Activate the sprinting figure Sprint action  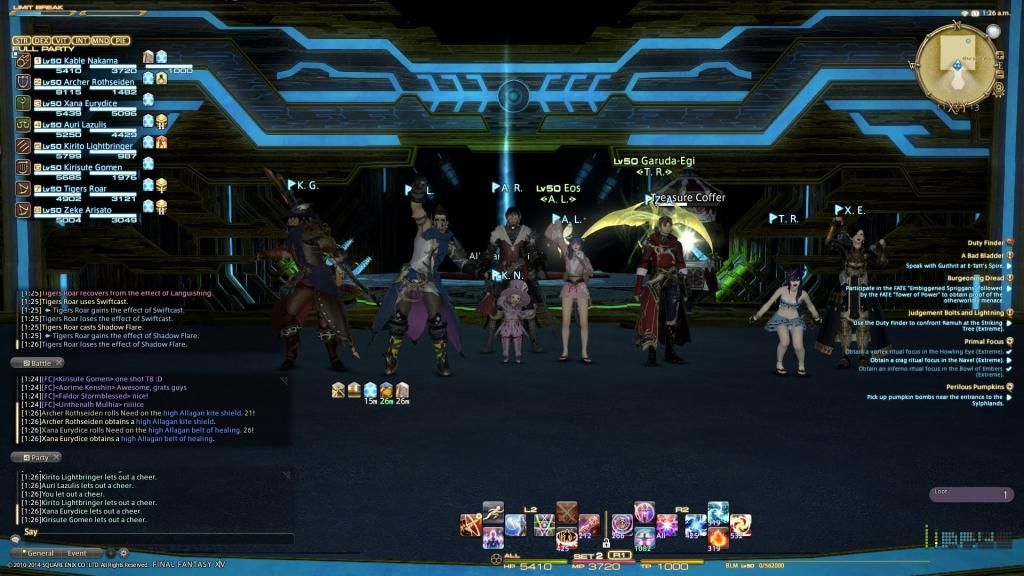point(493,511)
